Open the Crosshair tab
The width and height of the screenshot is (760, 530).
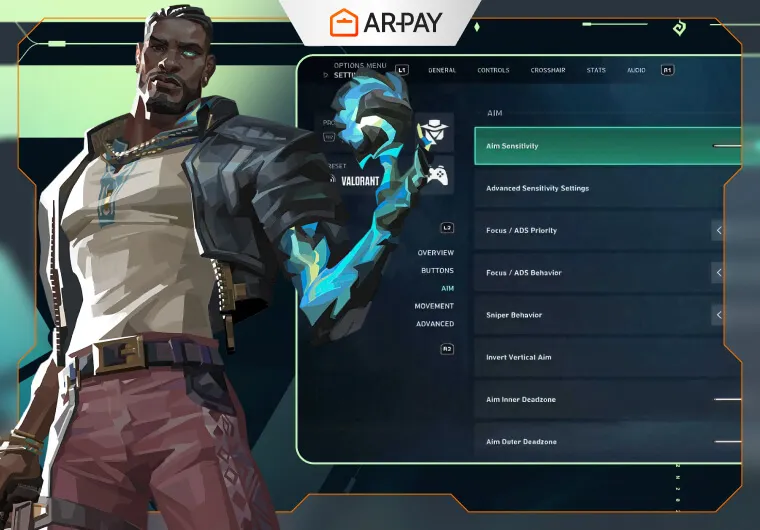(547, 70)
